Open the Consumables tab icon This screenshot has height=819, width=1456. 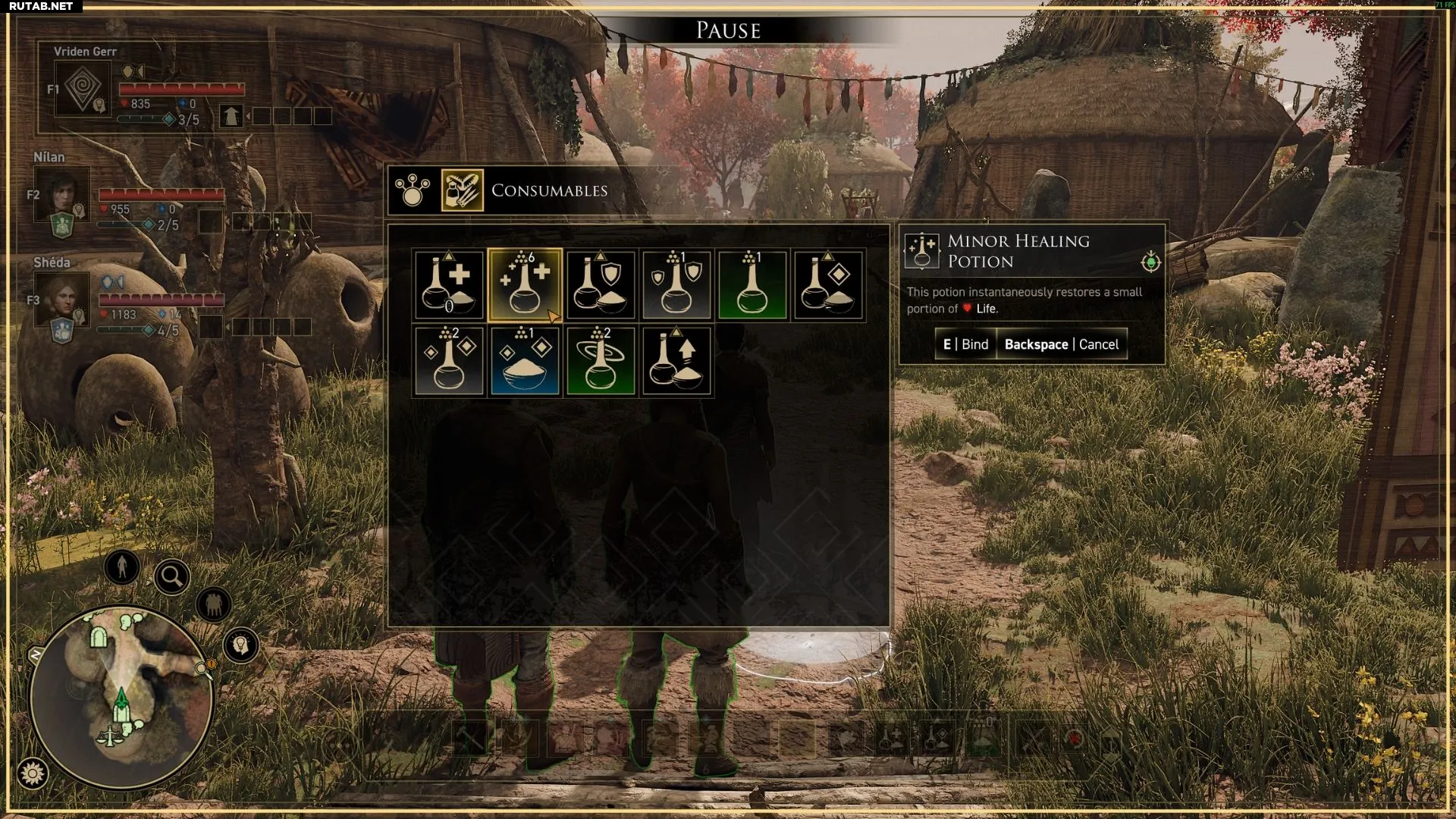[463, 190]
